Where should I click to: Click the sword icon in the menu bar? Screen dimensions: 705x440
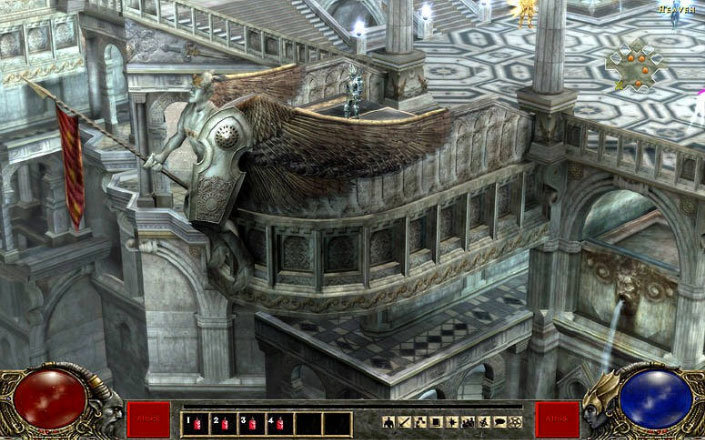405,423
